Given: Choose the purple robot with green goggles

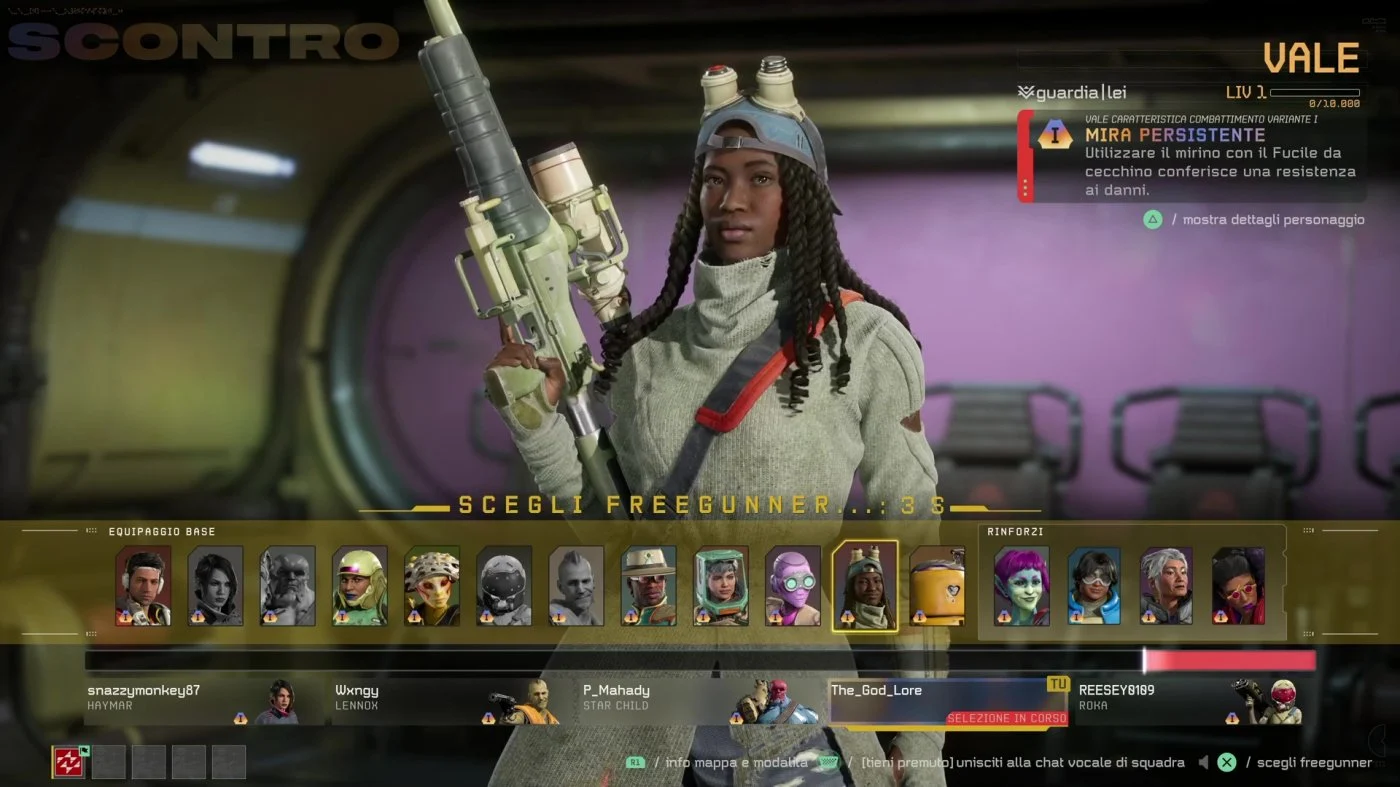Looking at the screenshot, I should (793, 586).
